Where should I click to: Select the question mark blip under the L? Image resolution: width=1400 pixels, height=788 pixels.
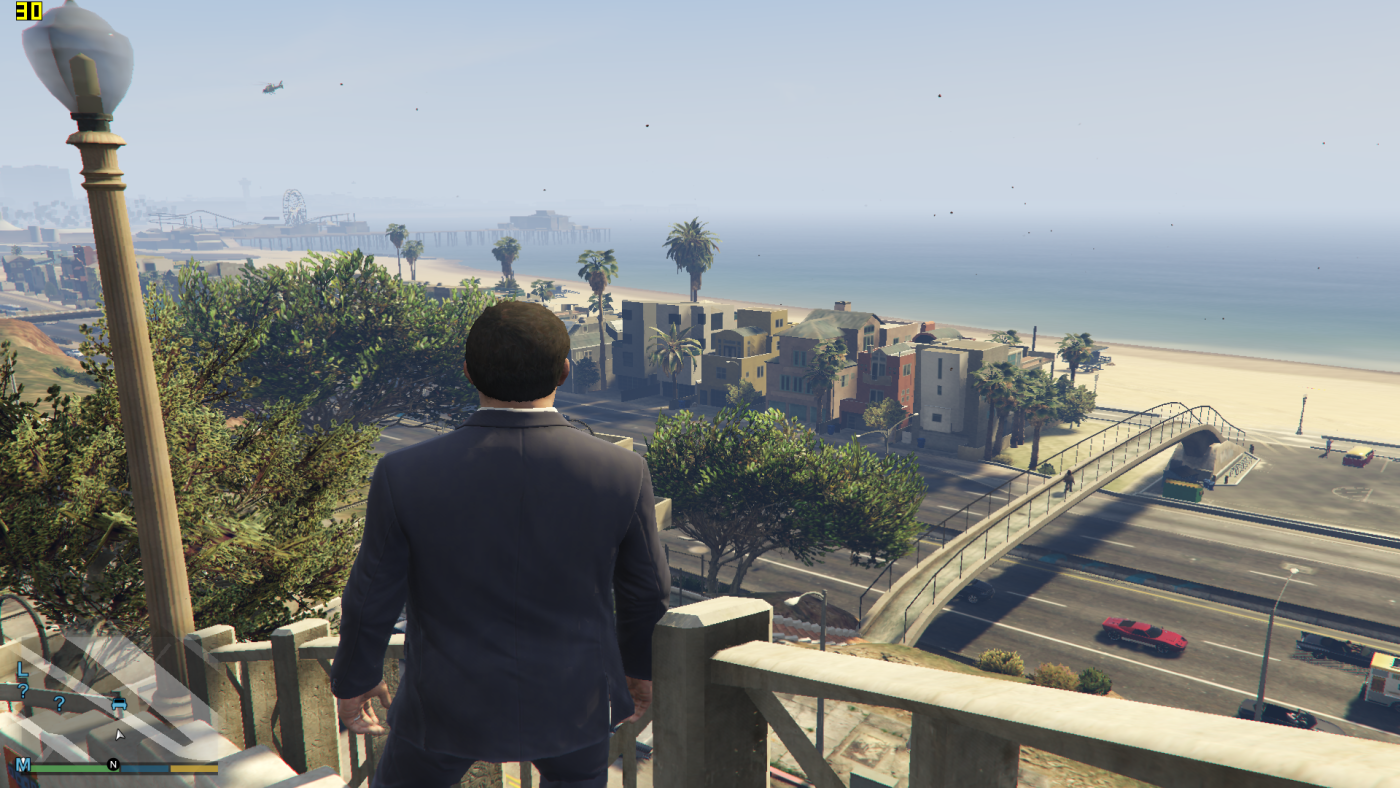pos(22,690)
